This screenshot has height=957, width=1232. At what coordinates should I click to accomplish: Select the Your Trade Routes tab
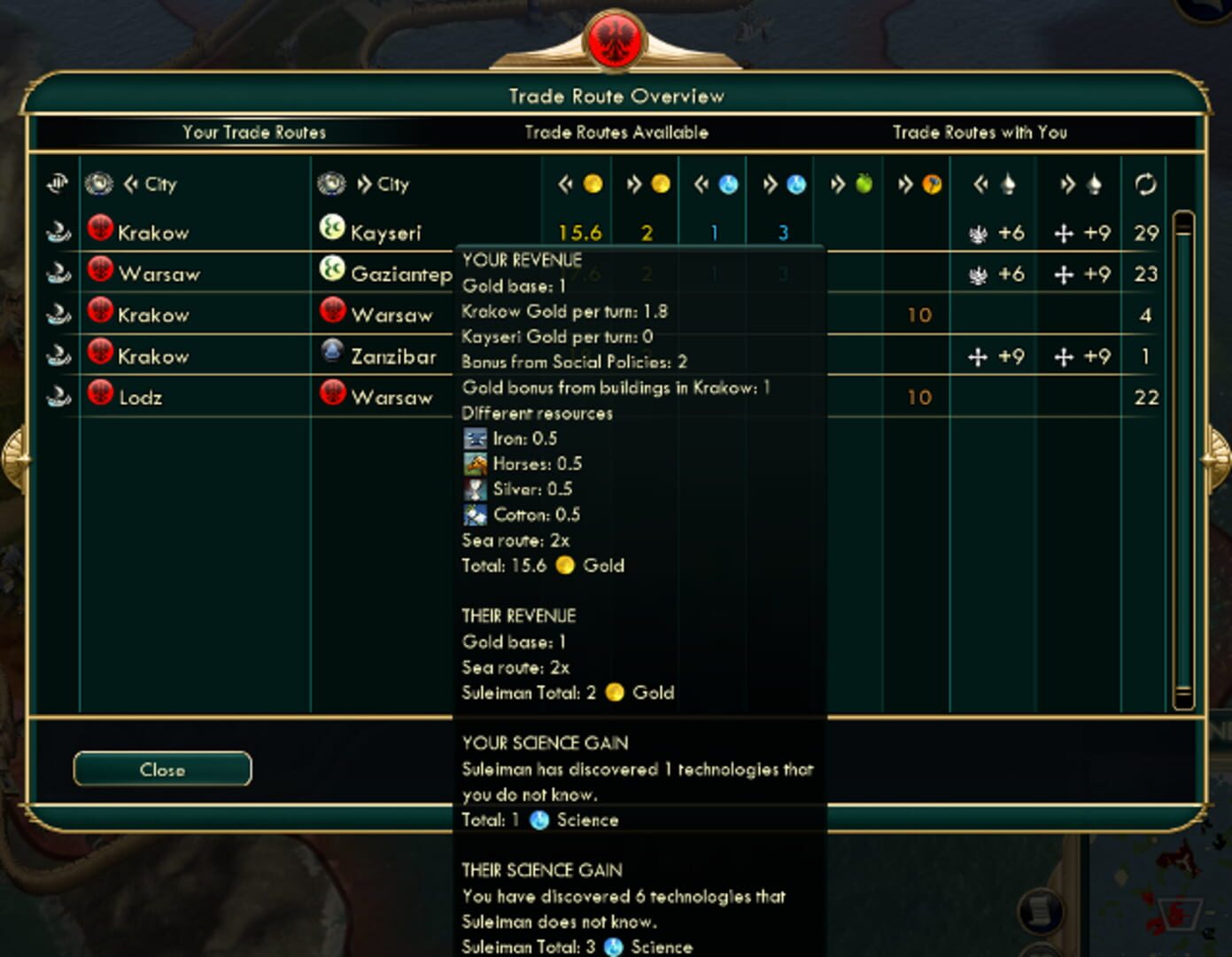(x=253, y=132)
